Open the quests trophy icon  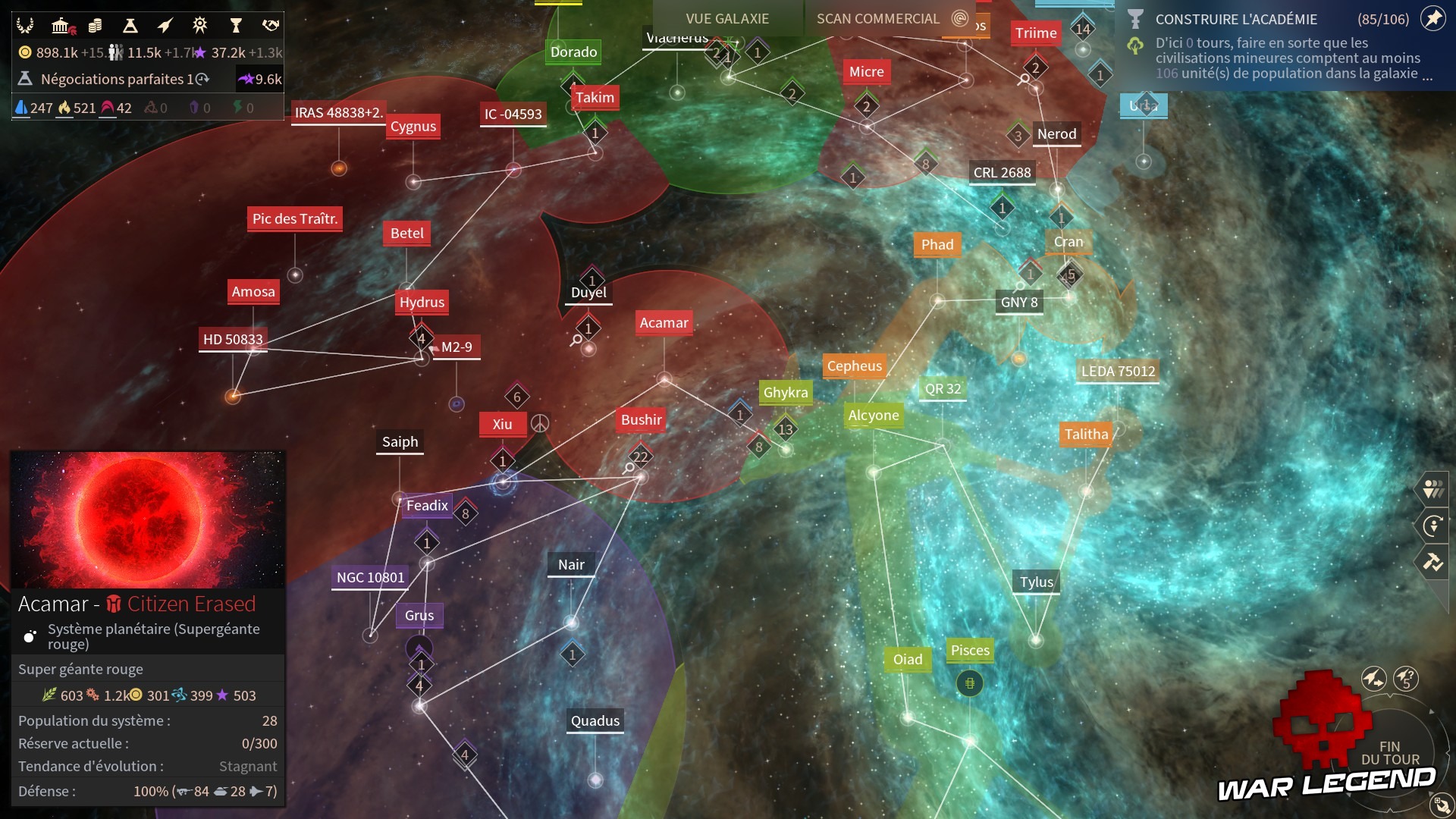tap(236, 25)
